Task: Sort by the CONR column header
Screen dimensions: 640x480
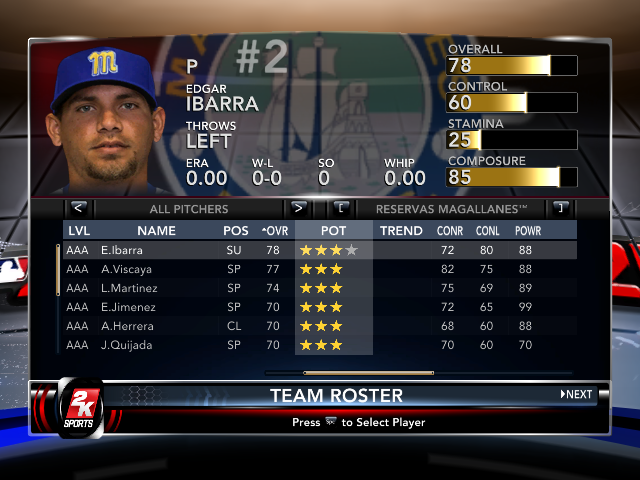Action: pyautogui.click(x=450, y=231)
